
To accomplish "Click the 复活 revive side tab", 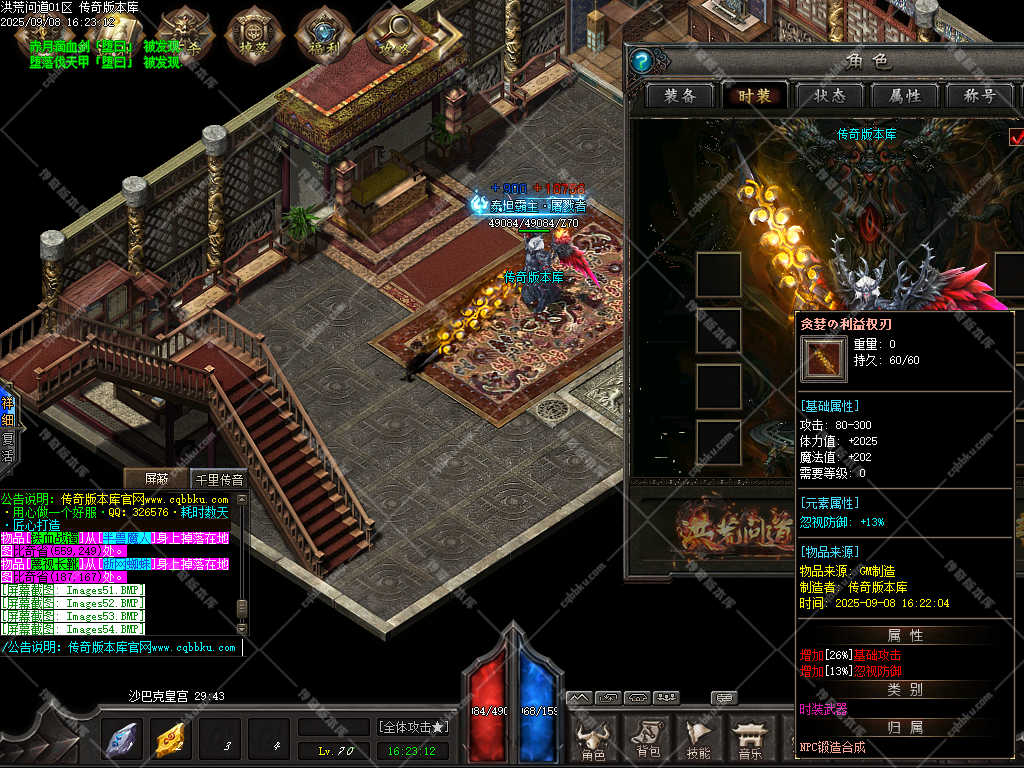I will point(7,446).
